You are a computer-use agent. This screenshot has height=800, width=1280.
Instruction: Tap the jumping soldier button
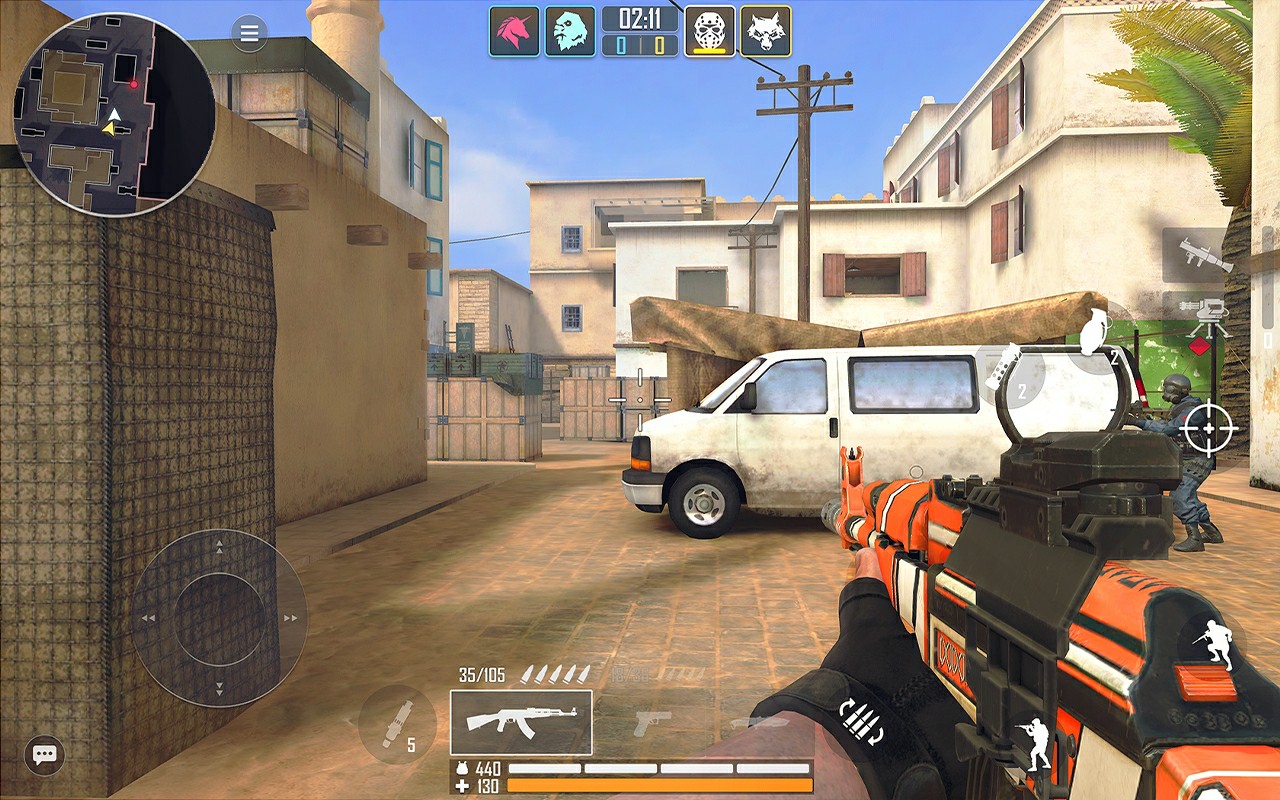click(x=1211, y=641)
